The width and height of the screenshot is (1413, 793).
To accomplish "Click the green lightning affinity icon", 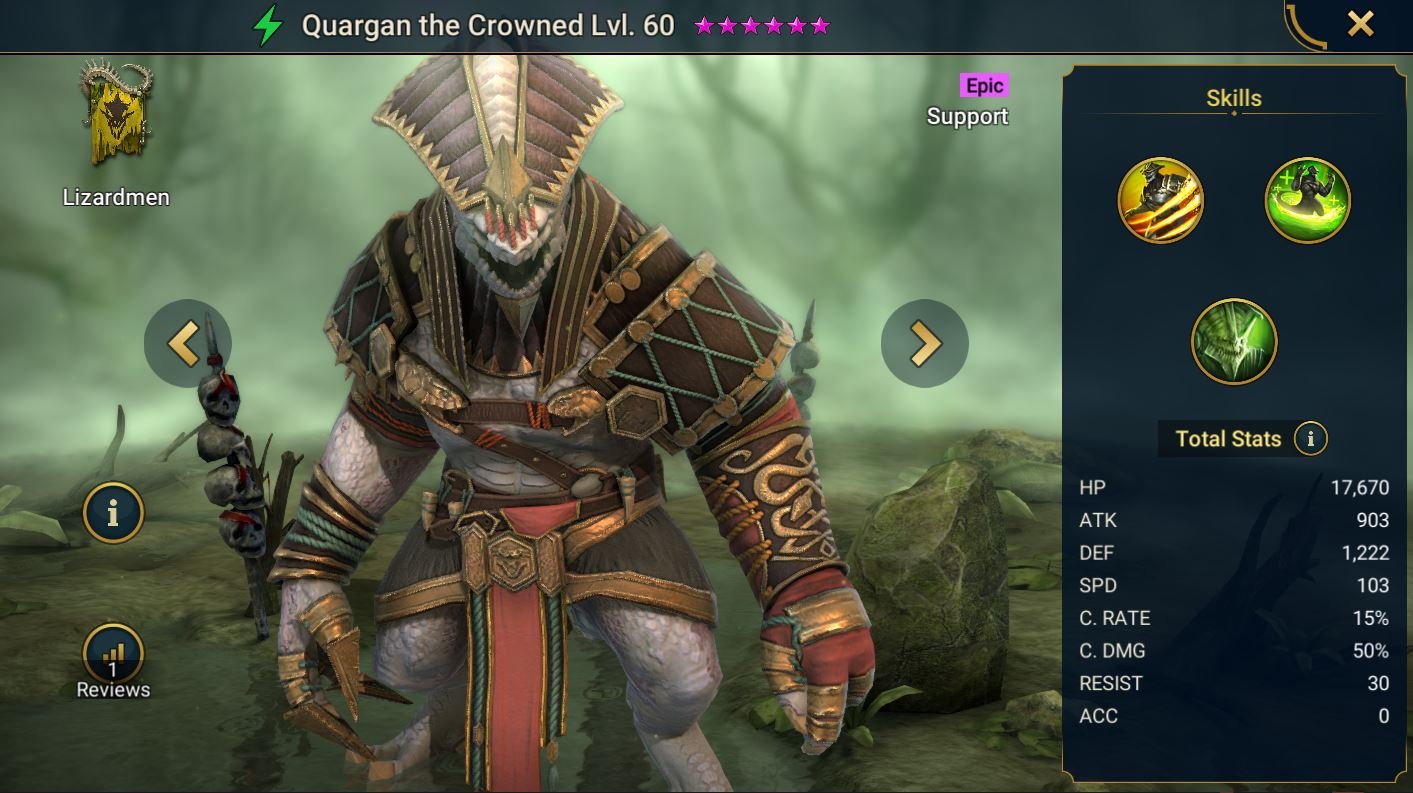I will [267, 25].
